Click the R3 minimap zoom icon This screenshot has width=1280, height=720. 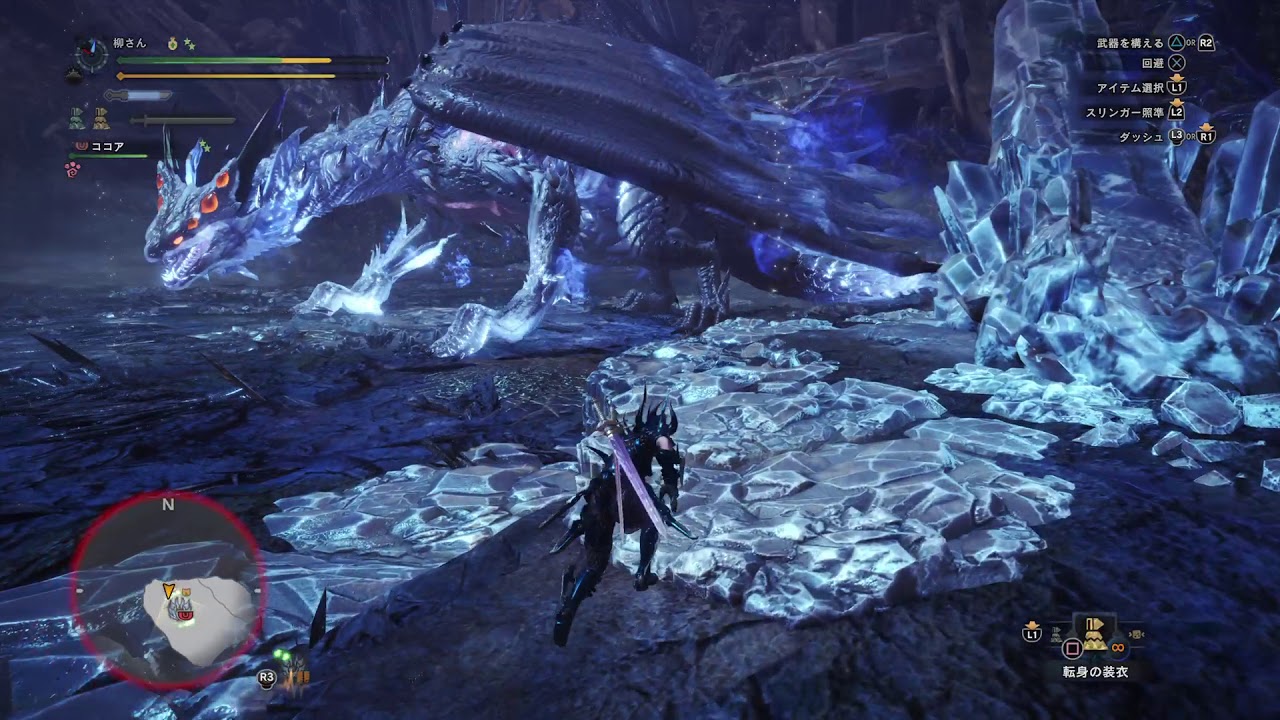(266, 676)
